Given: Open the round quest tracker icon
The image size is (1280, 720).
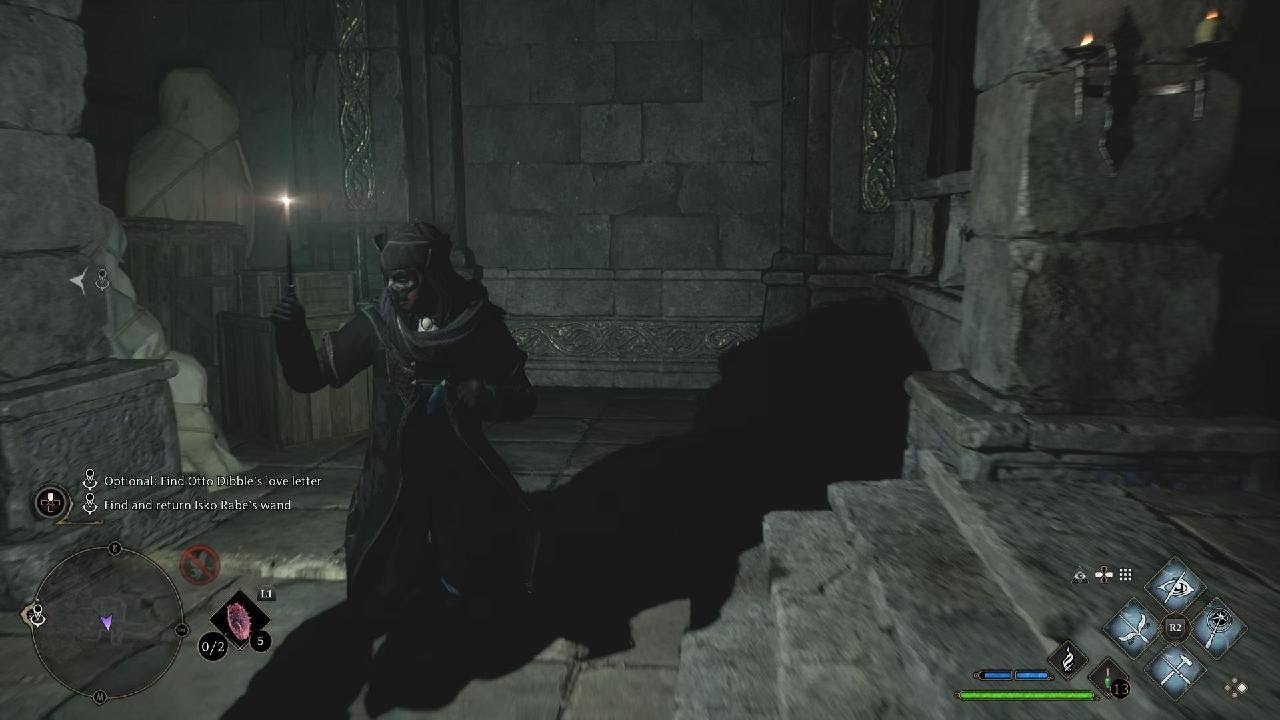Looking at the screenshot, I should click(x=50, y=503).
